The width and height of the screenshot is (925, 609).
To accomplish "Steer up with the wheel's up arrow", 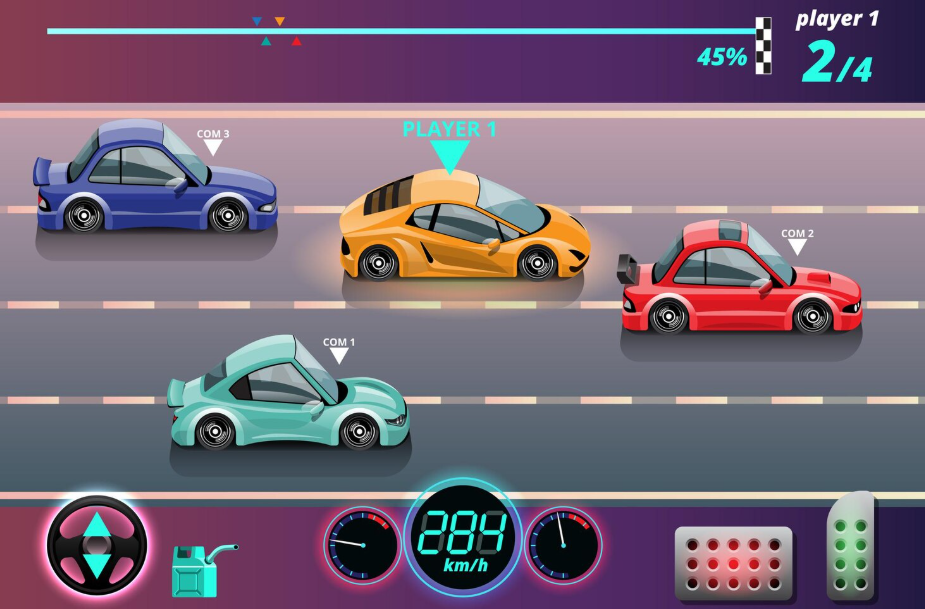I will (x=96, y=524).
